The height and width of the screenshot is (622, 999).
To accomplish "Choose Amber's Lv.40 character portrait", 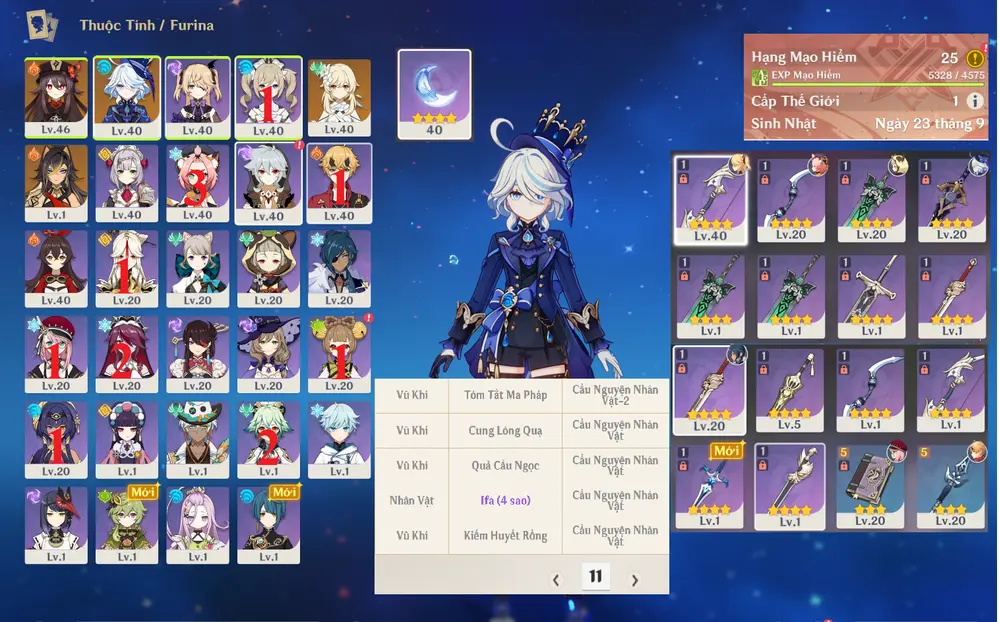I will coord(57,267).
